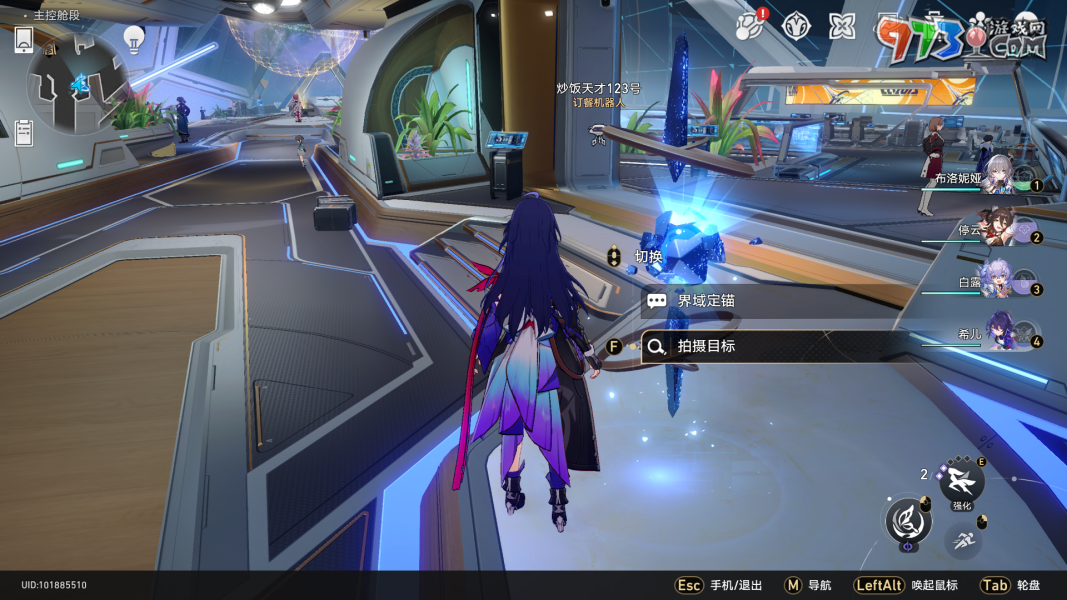
Task: Click the light bulb tutorial icon
Action: pos(133,38)
